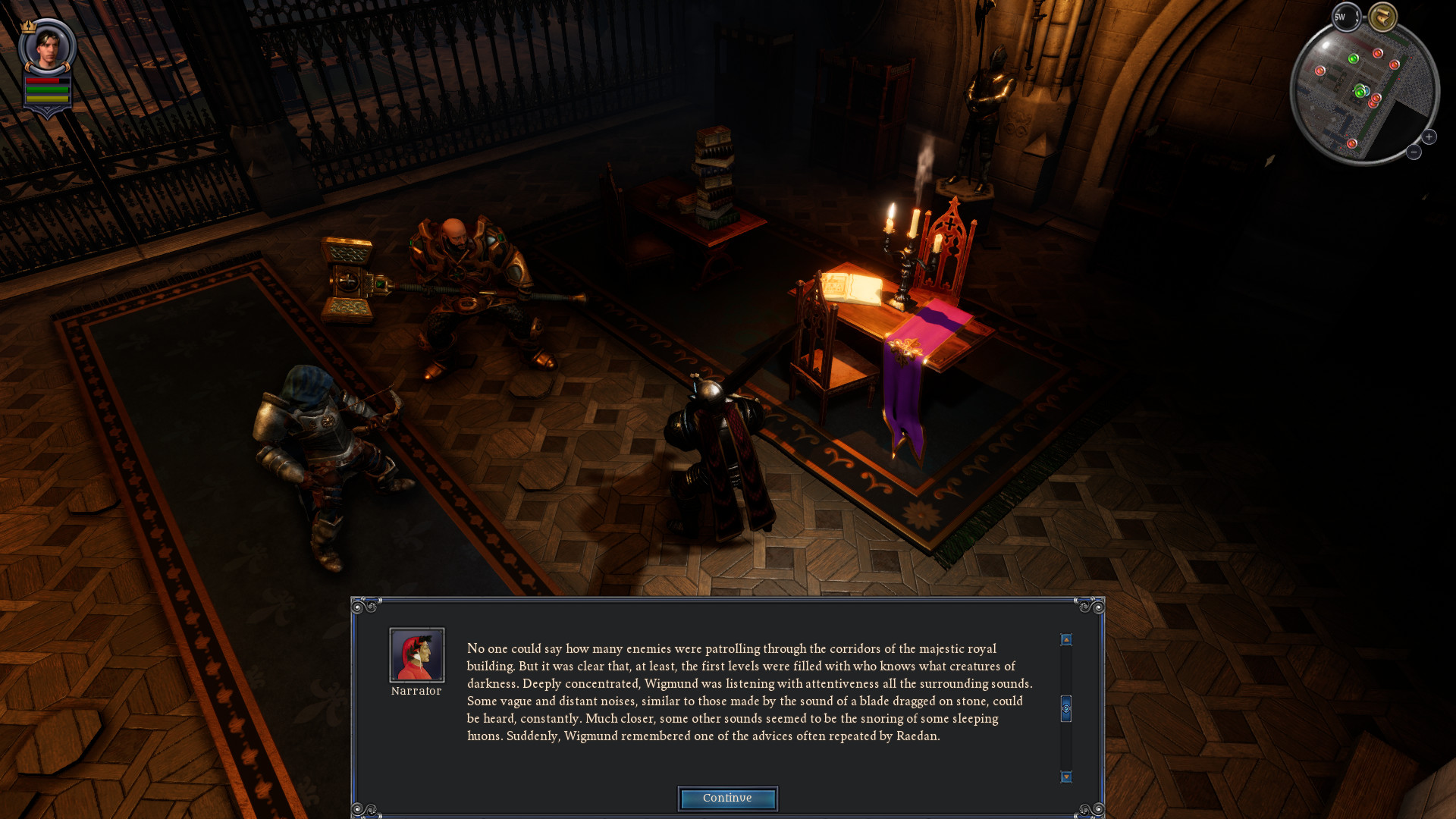Click the yellow stamina bar under the portrait
This screenshot has width=1456, height=819.
47,98
